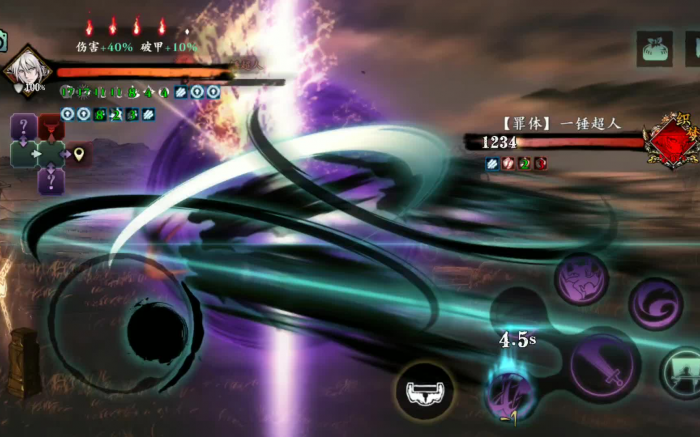Activate the purple beast skill
The width and height of the screenshot is (700, 437).
[x=582, y=279]
